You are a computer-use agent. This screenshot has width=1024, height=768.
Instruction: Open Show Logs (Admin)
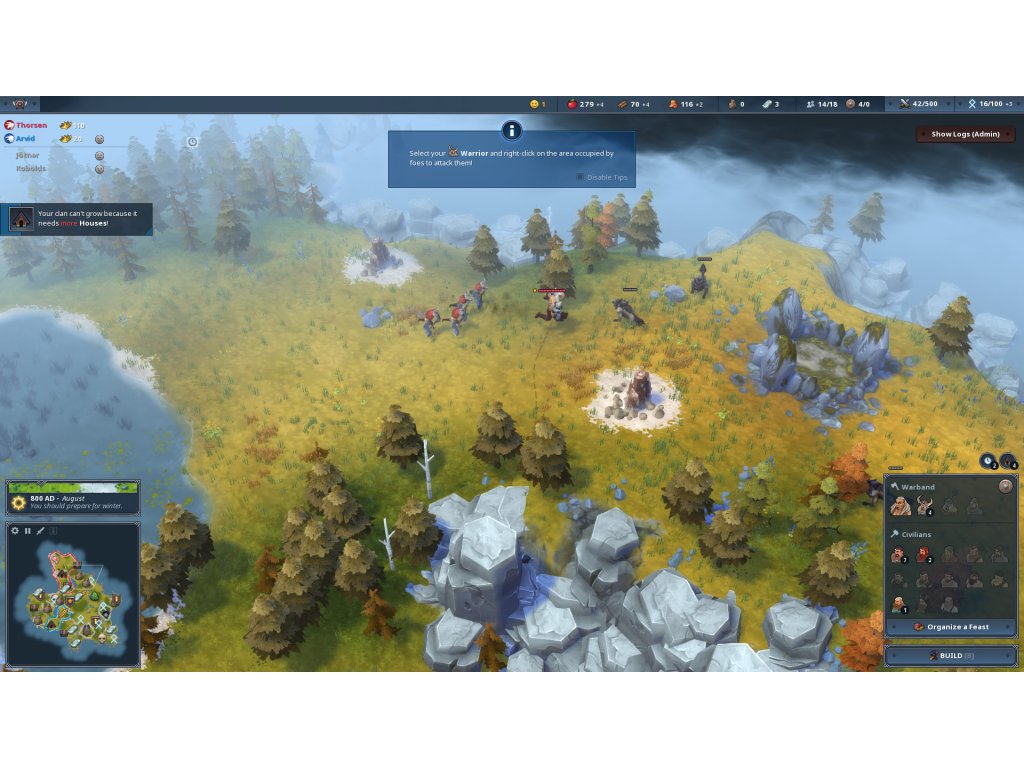[965, 134]
